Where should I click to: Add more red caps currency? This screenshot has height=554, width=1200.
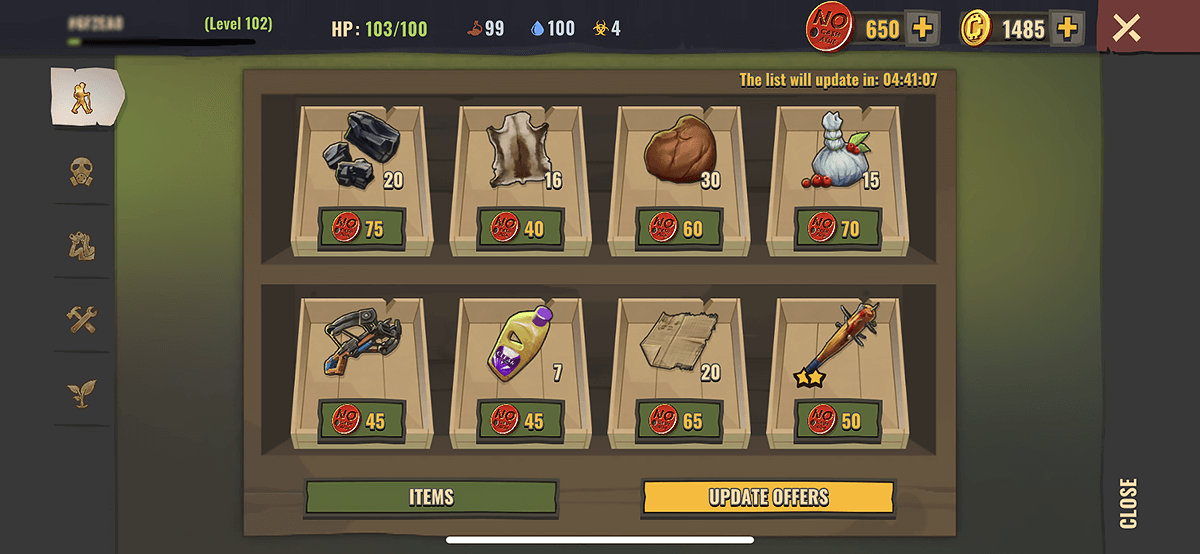point(922,29)
